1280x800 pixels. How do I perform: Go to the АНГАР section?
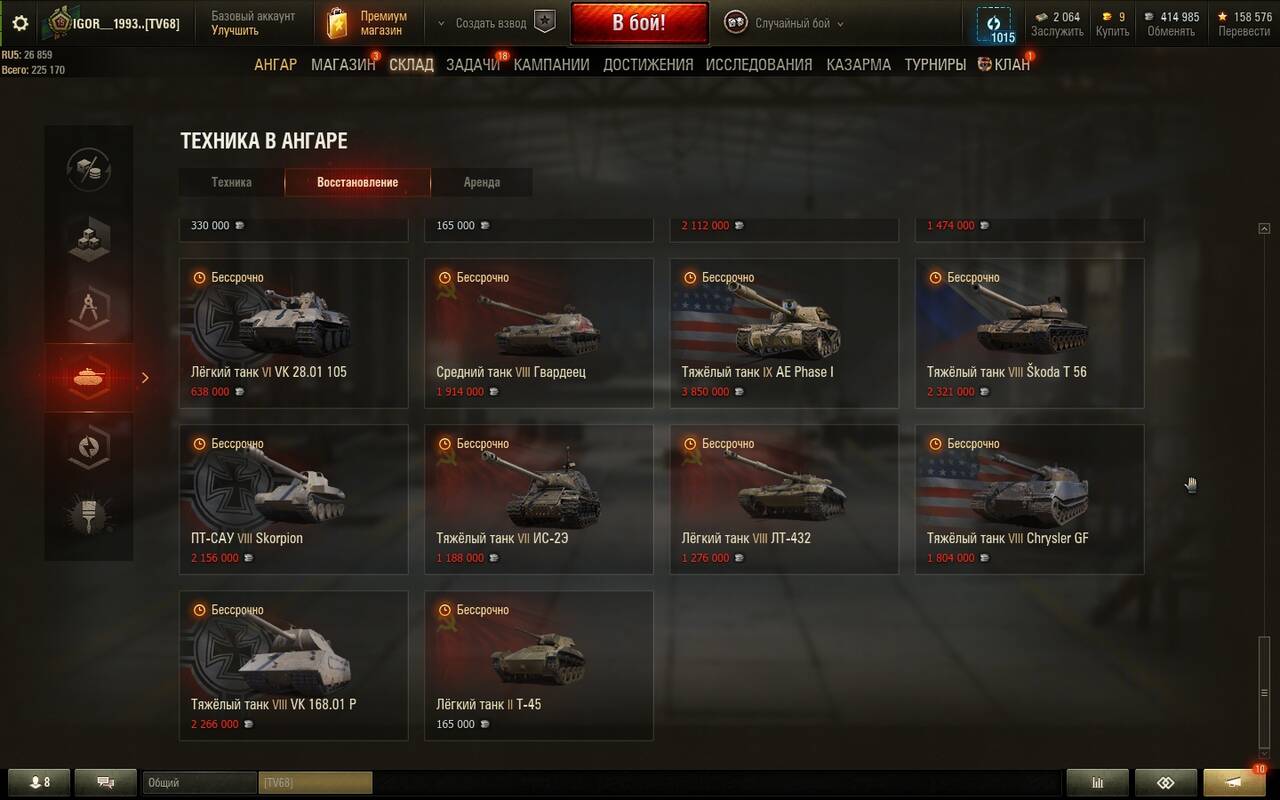pos(275,65)
